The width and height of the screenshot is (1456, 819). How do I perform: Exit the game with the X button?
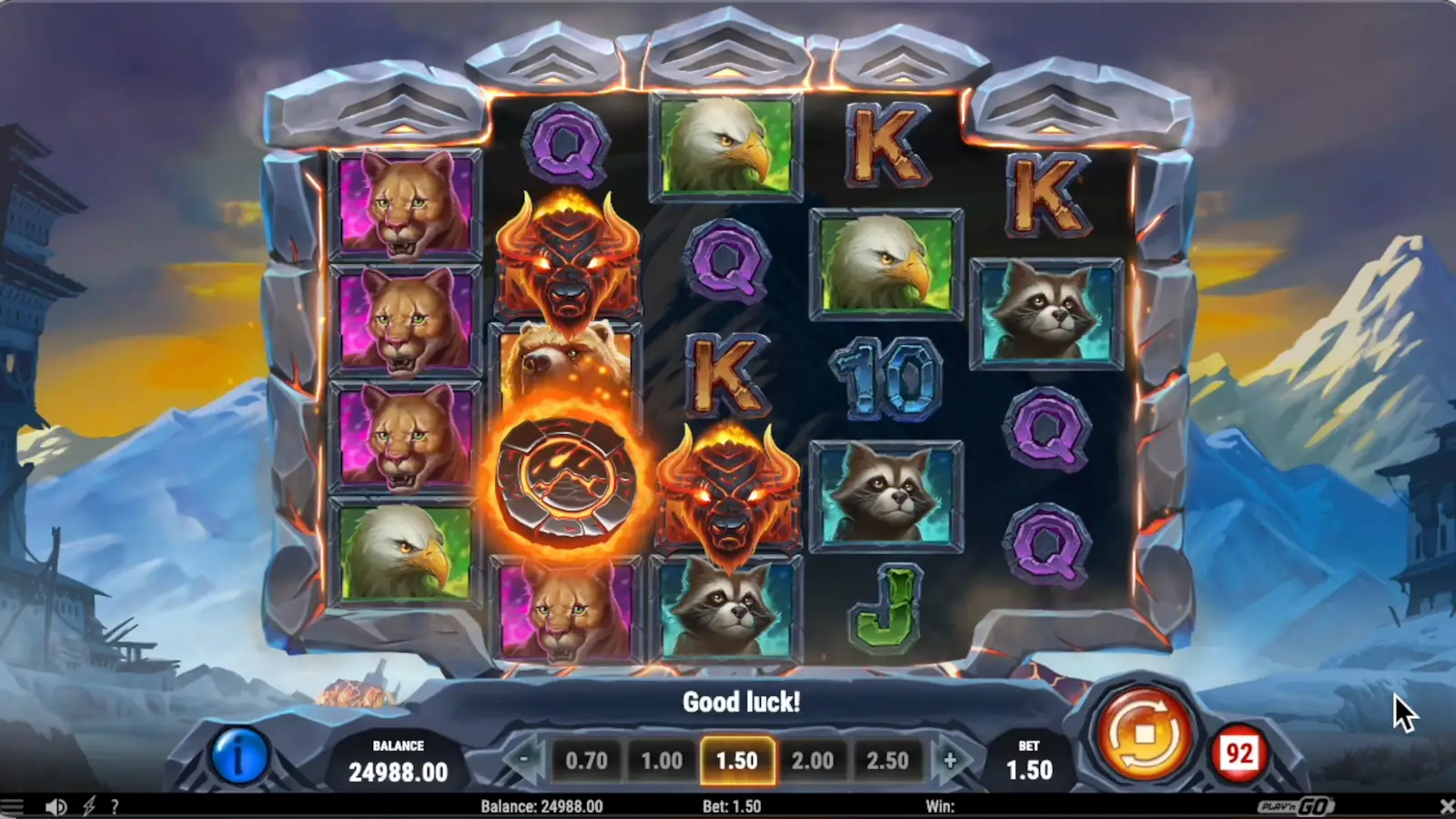click(x=1443, y=805)
